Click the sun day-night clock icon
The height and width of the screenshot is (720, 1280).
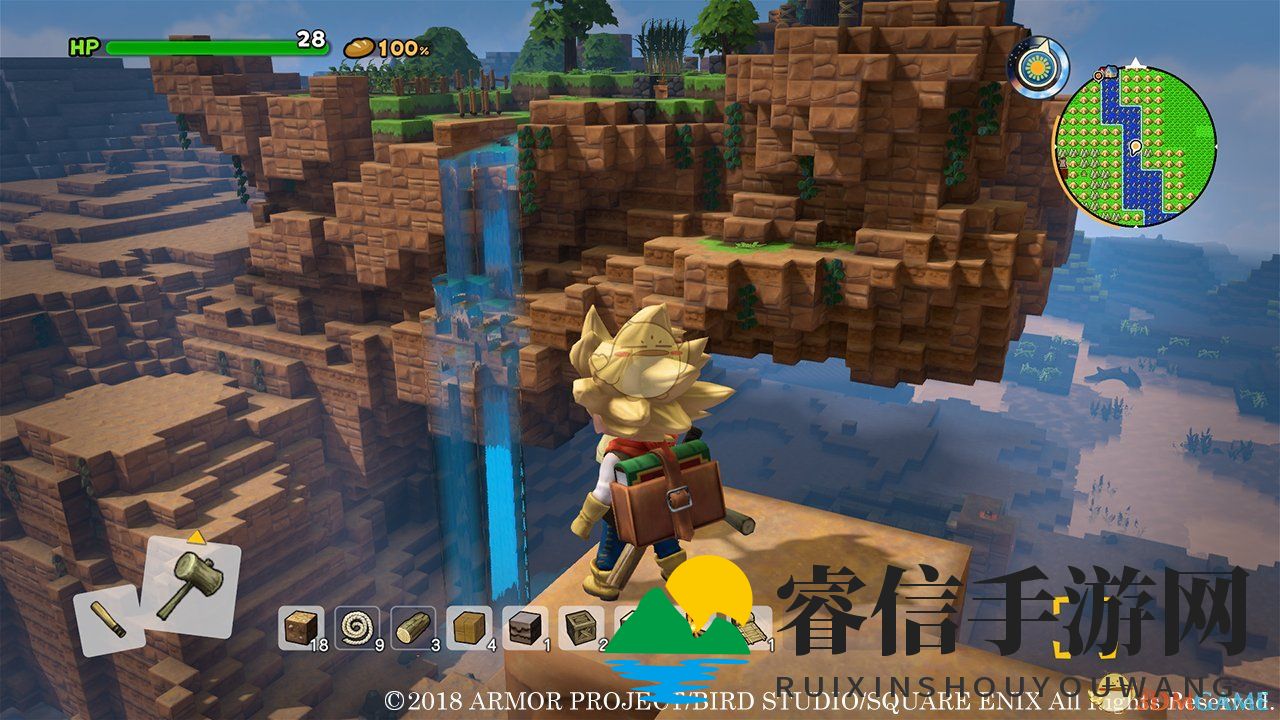click(1038, 68)
